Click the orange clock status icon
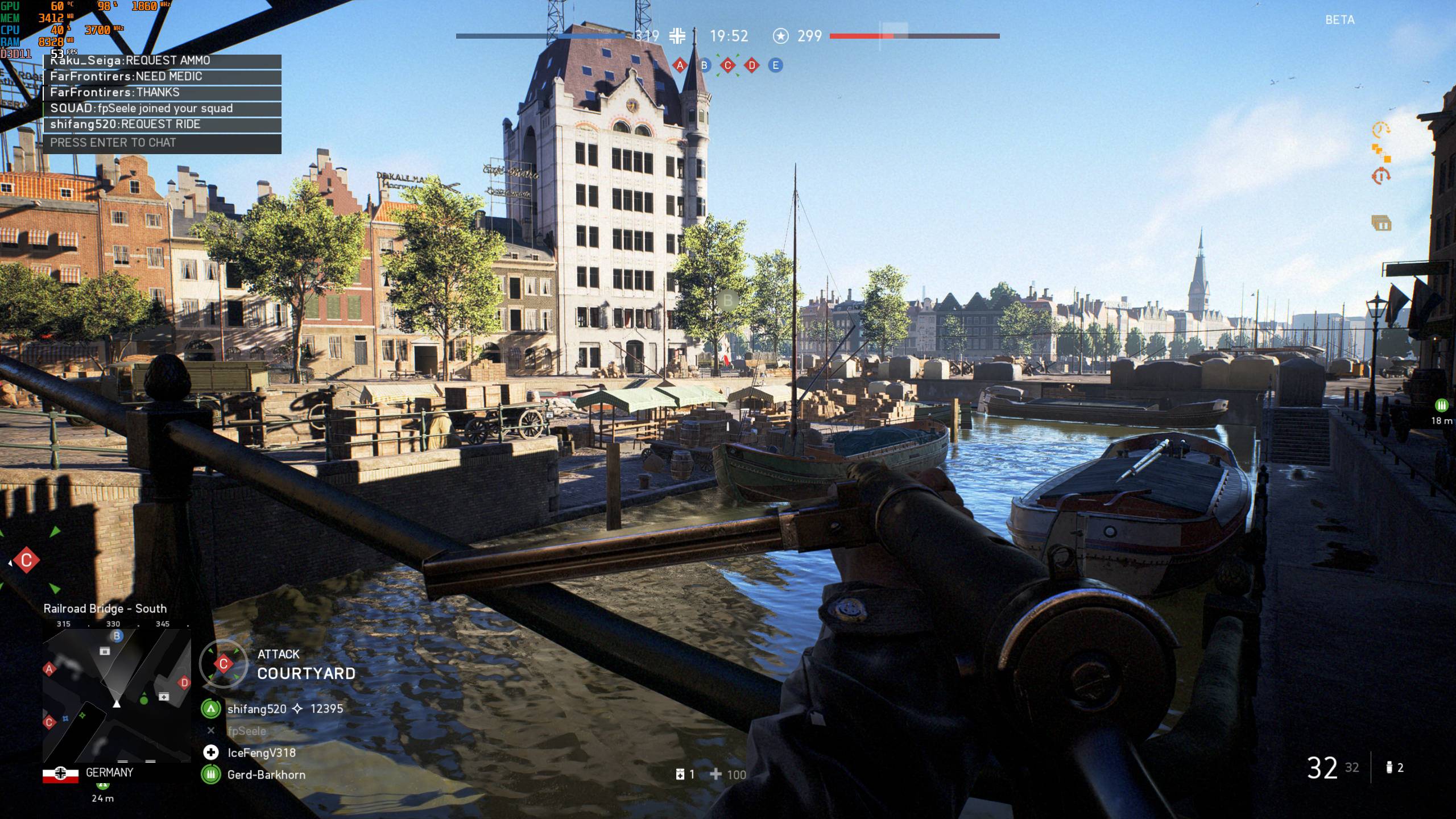The height and width of the screenshot is (819, 1456). click(1381, 130)
